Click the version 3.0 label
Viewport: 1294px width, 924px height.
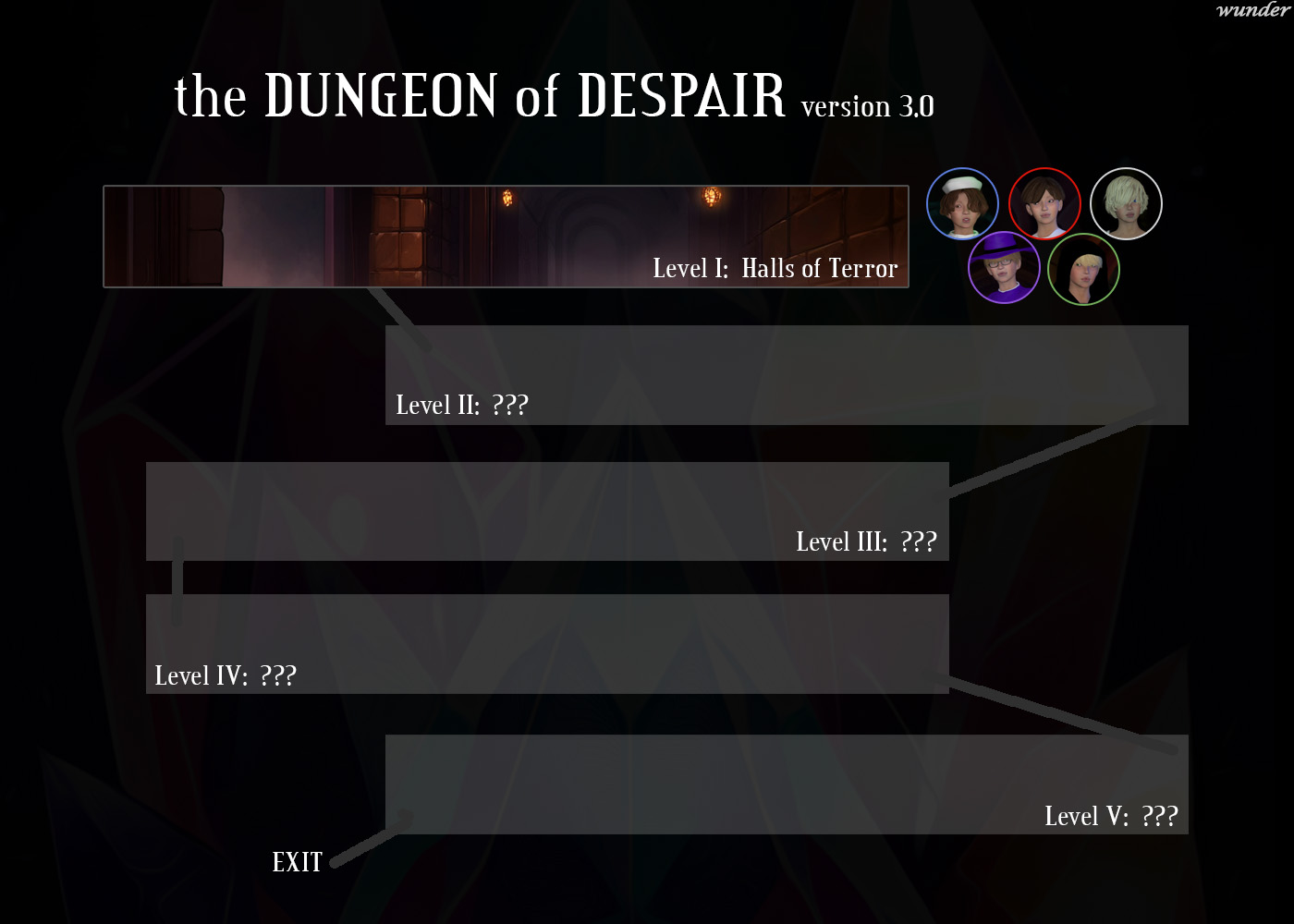(866, 107)
